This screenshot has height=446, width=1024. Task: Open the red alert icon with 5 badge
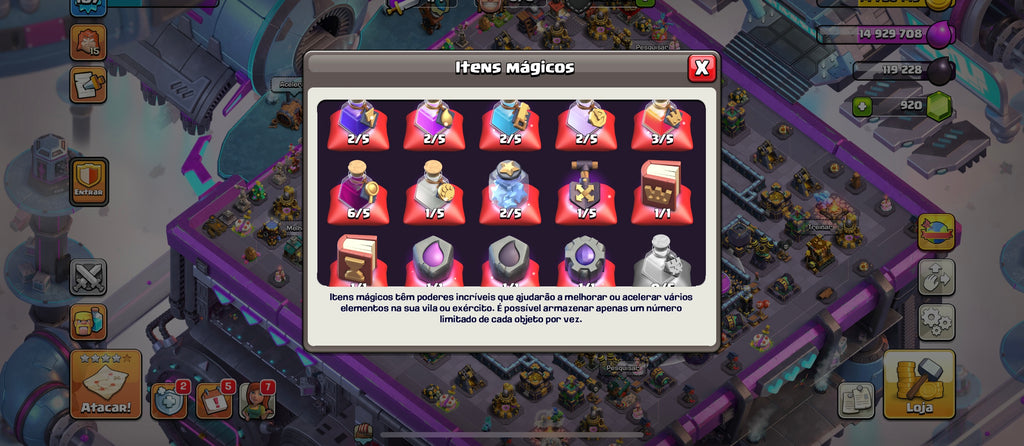(x=213, y=400)
